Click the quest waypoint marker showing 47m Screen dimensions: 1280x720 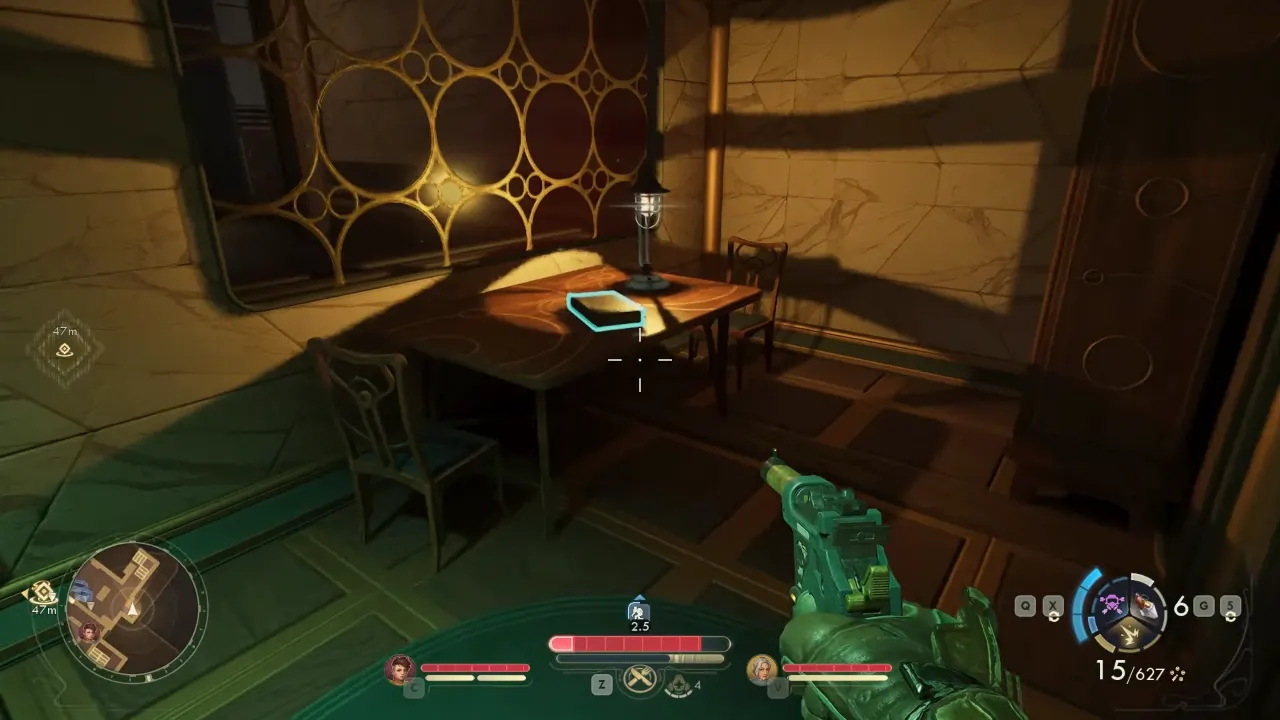(65, 347)
